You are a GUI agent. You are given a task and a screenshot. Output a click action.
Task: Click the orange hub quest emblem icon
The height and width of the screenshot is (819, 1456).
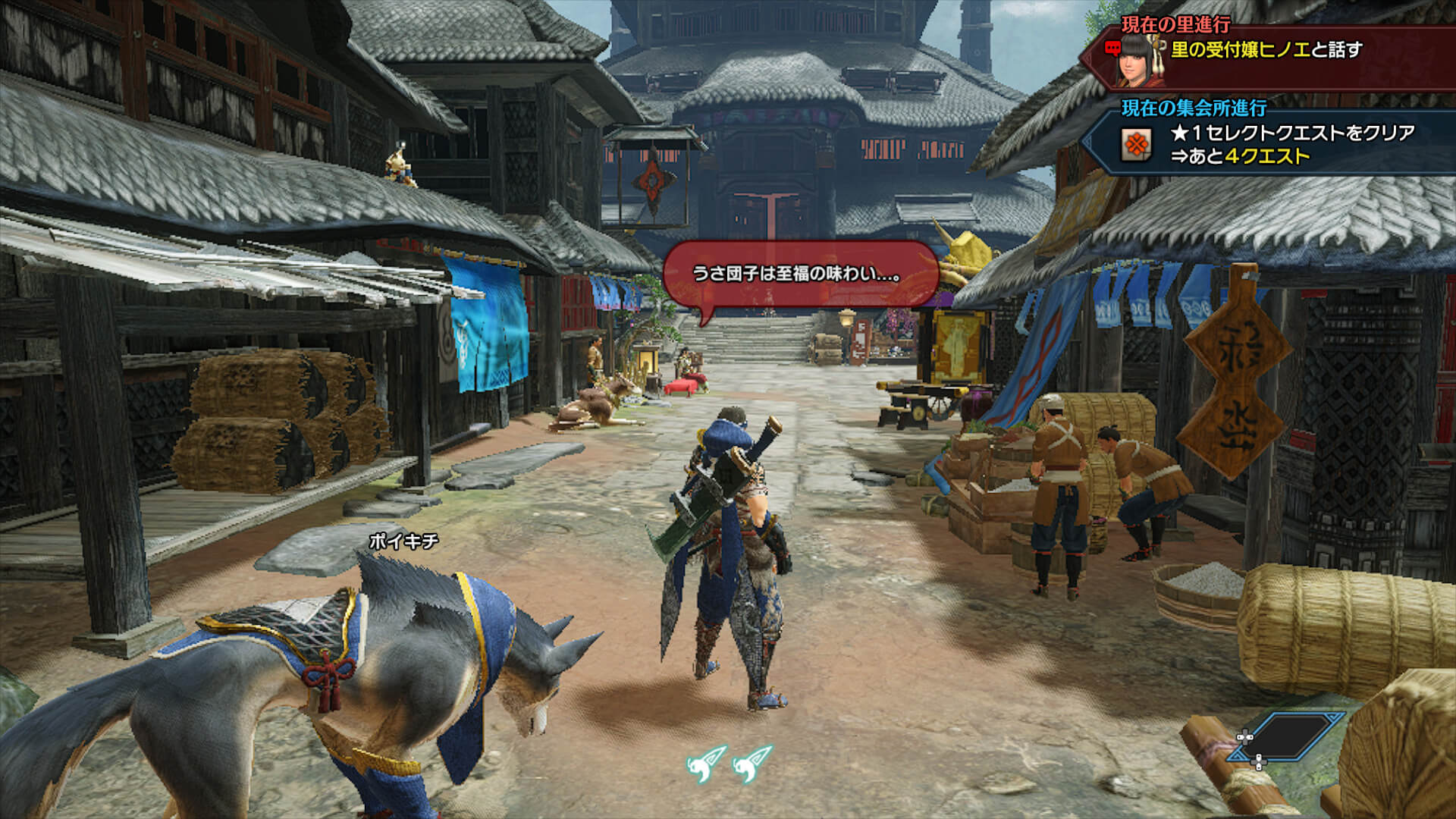click(1135, 144)
